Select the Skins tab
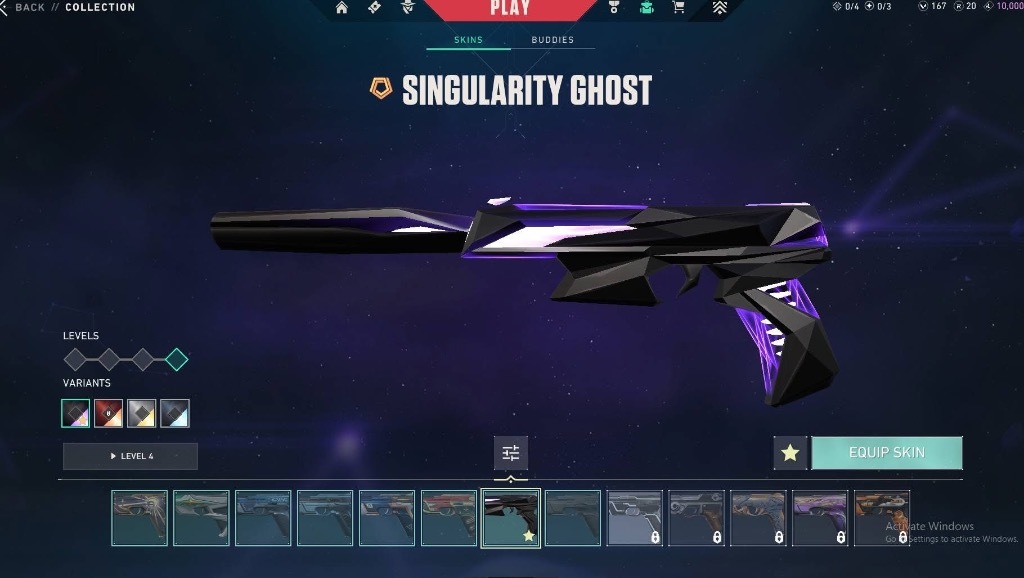This screenshot has height=578, width=1024. 468,40
